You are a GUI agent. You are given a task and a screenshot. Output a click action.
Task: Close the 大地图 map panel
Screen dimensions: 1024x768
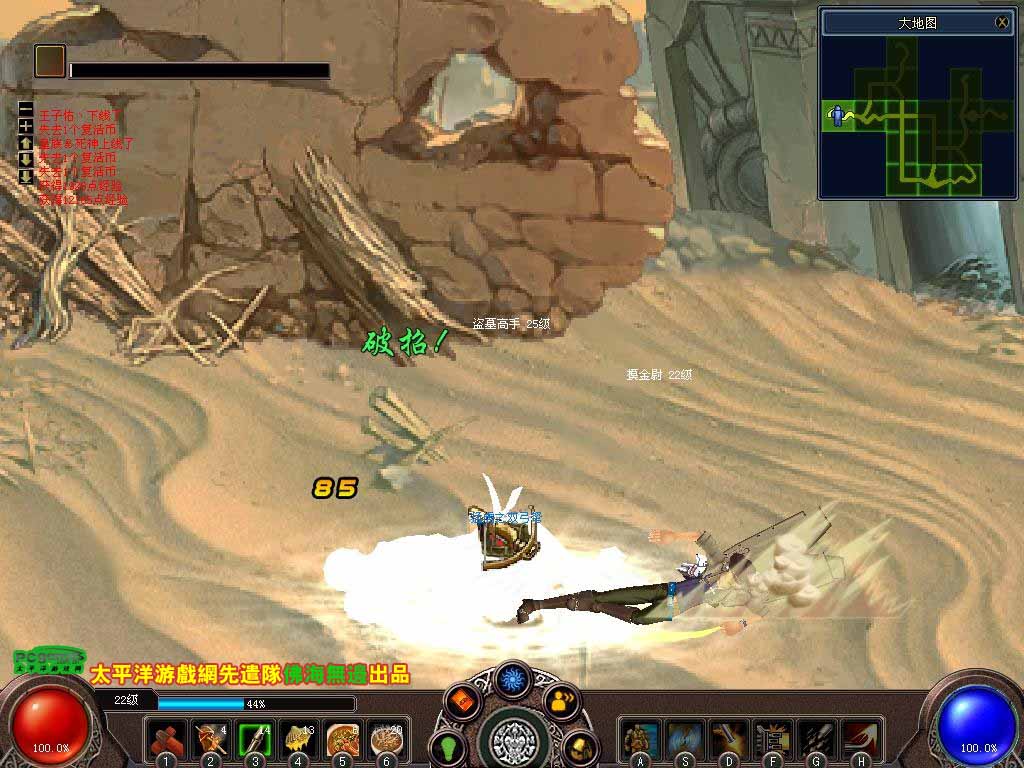tap(1002, 22)
